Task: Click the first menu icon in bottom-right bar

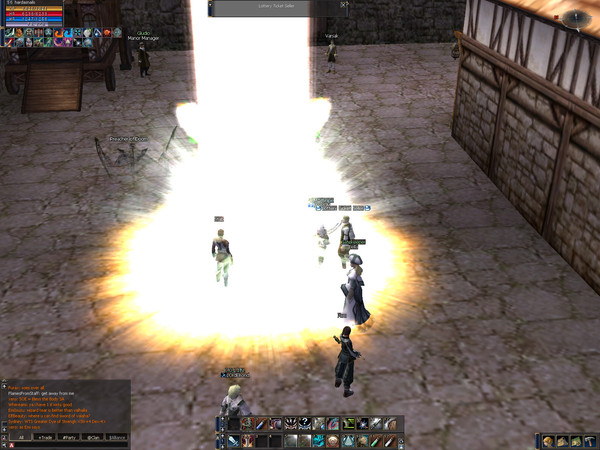Action: (x=549, y=441)
